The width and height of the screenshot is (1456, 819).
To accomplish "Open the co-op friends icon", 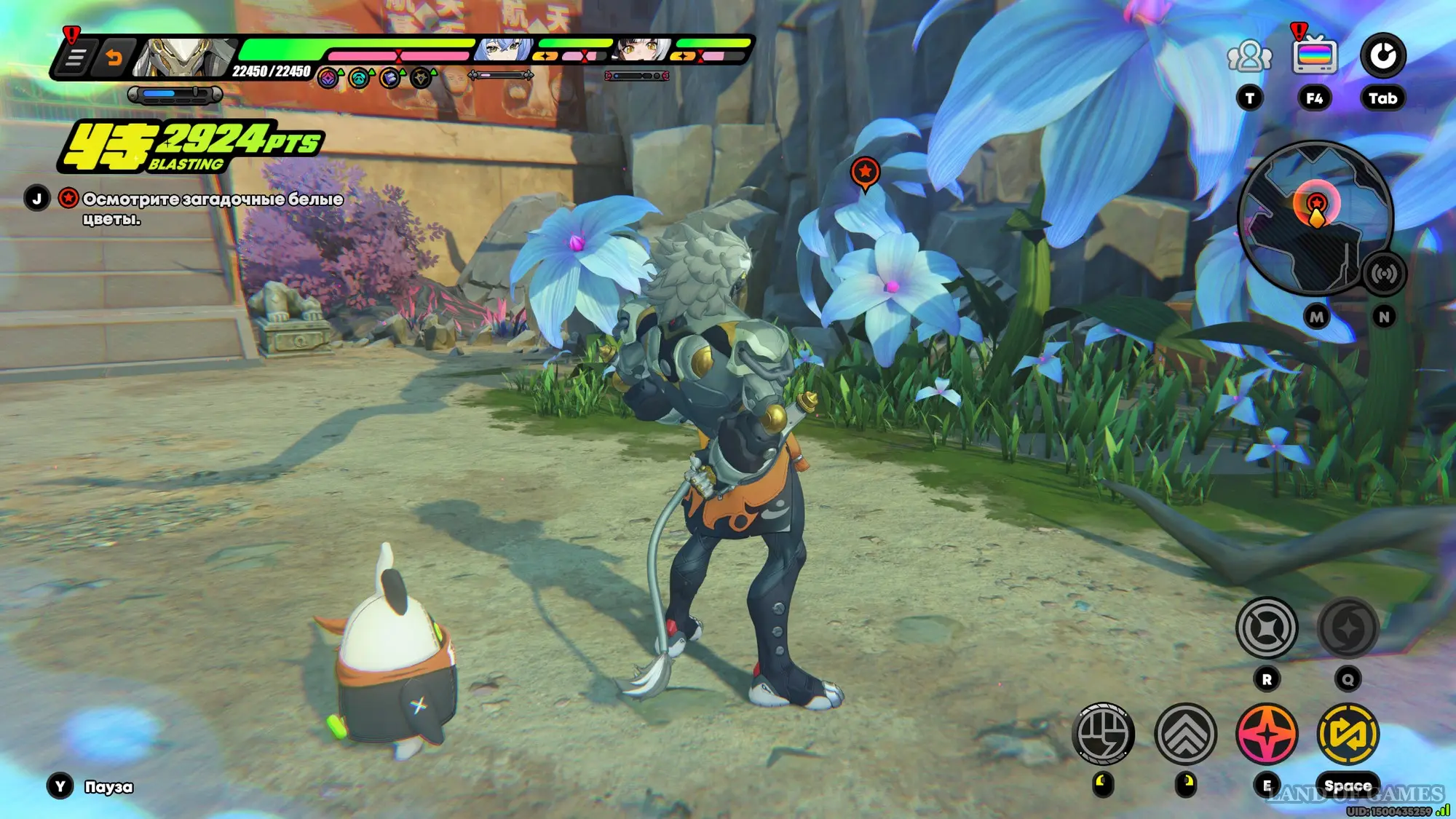I will point(1249,56).
